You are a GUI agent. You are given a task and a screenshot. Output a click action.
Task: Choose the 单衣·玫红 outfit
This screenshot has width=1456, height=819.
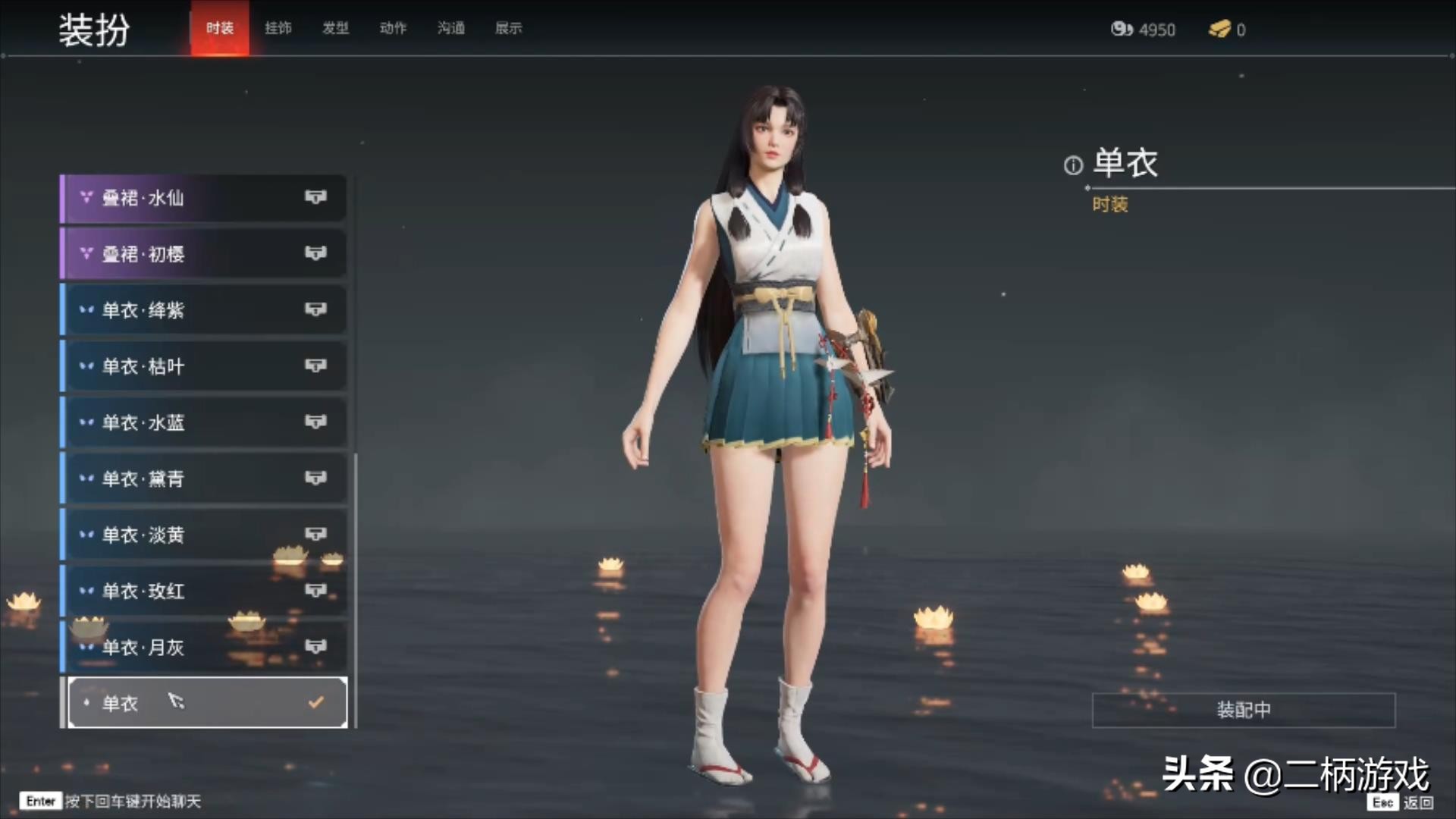tap(203, 591)
